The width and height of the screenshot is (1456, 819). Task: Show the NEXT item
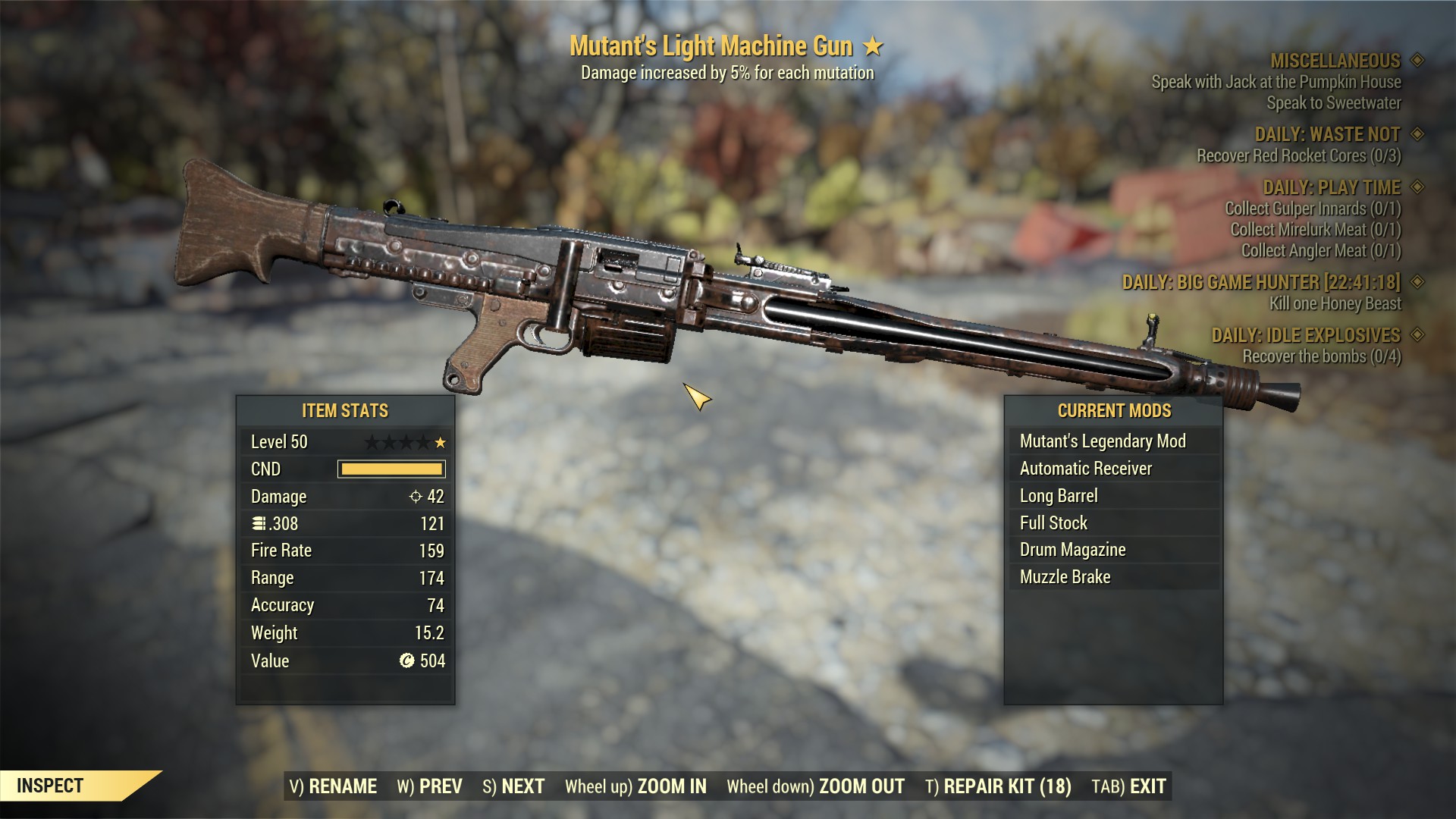coord(513,786)
